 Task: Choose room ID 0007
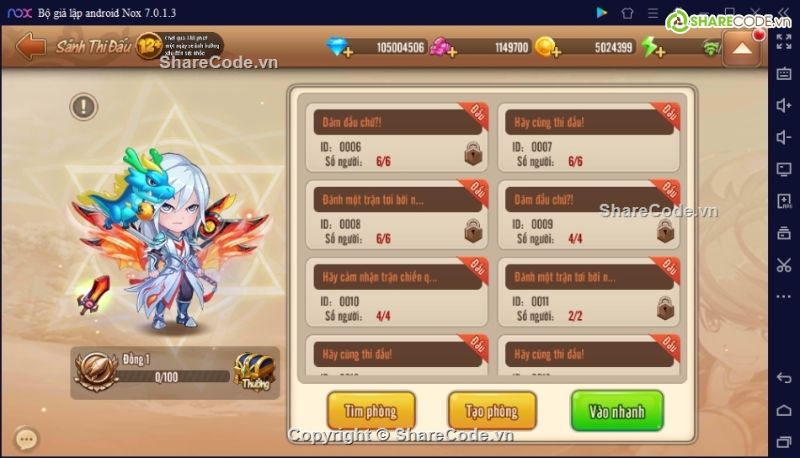point(592,138)
